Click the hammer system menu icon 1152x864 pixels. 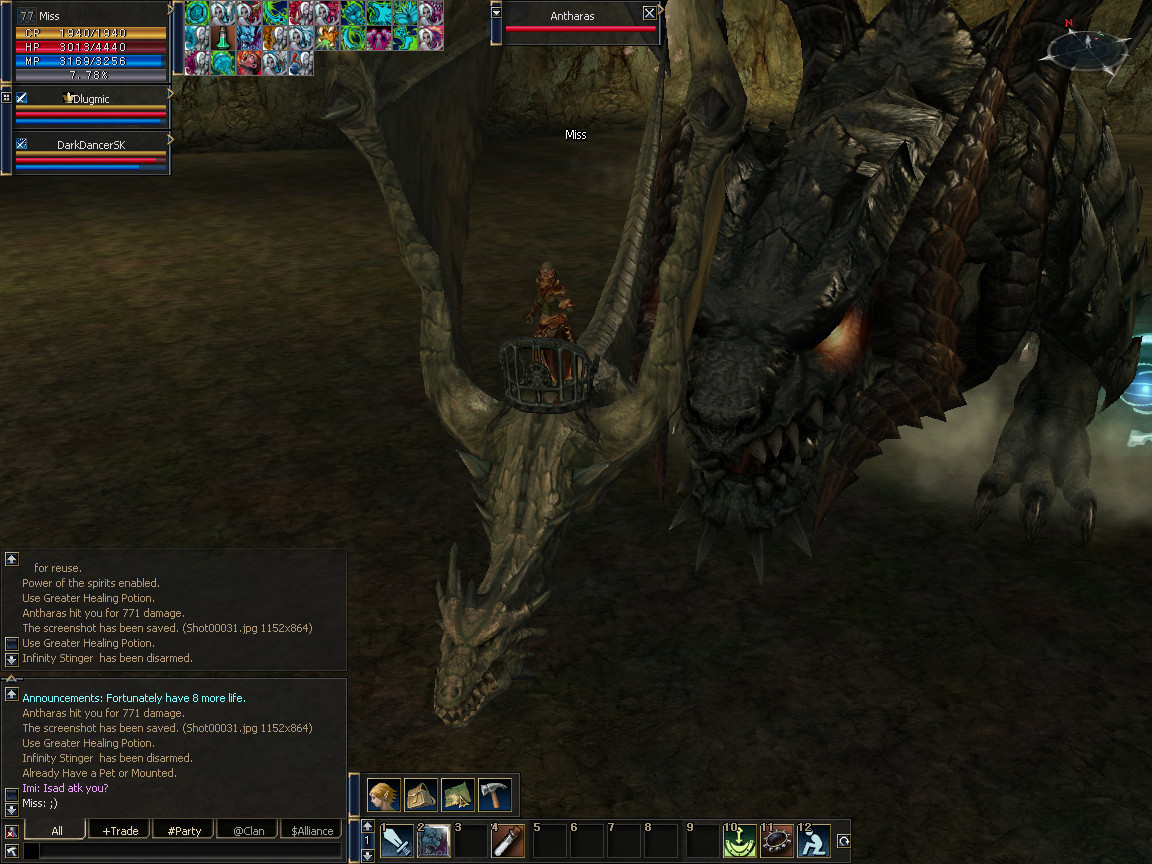click(495, 794)
